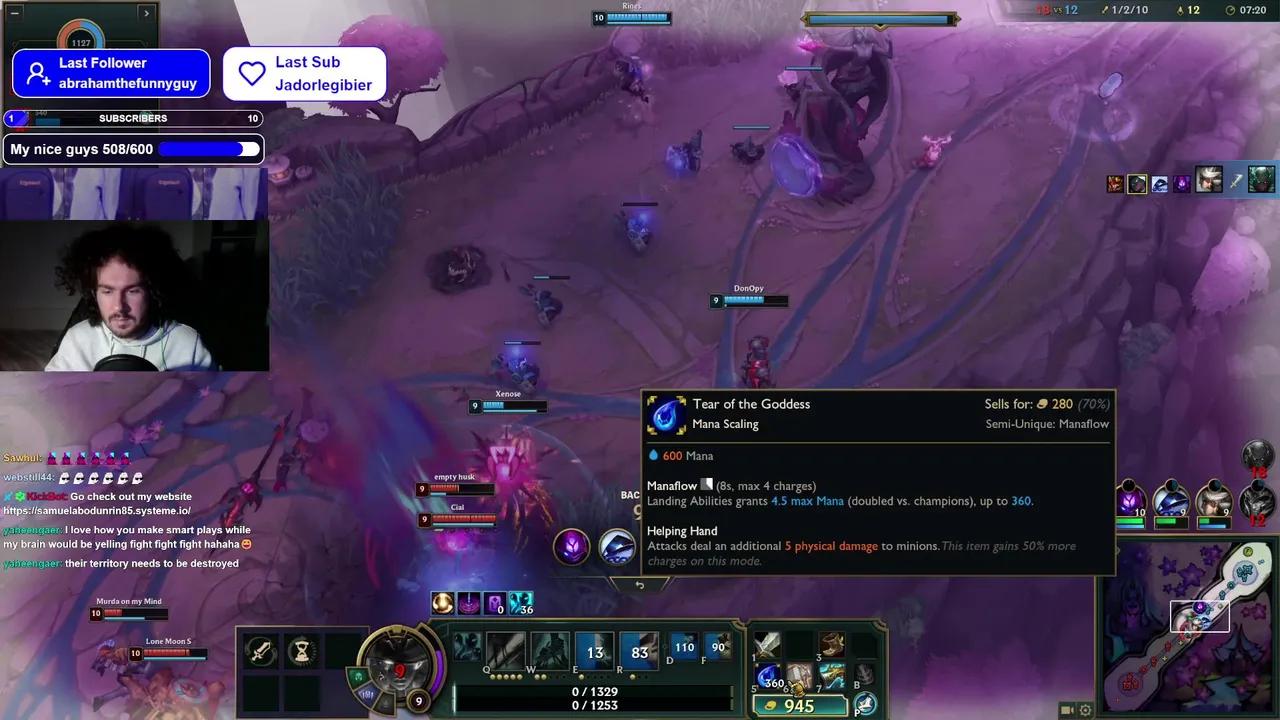
Task: Click the gold coin counter showing 945
Action: pyautogui.click(x=800, y=705)
